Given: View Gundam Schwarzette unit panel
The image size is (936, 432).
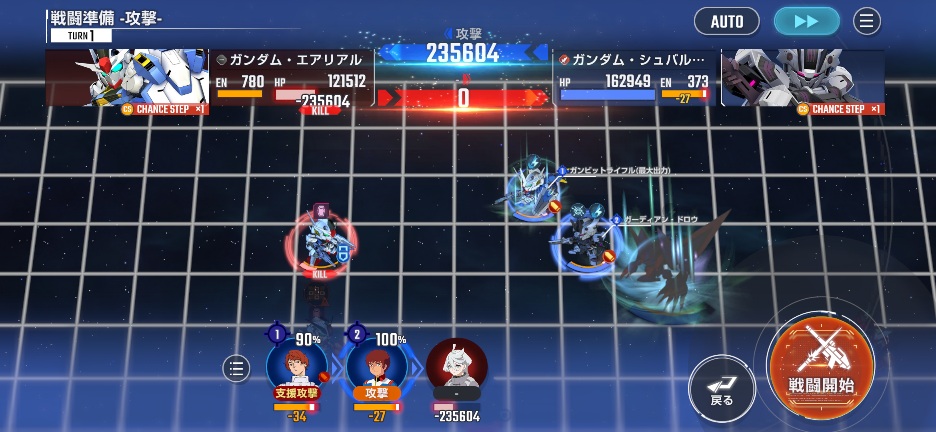Looking at the screenshot, I should [720, 78].
